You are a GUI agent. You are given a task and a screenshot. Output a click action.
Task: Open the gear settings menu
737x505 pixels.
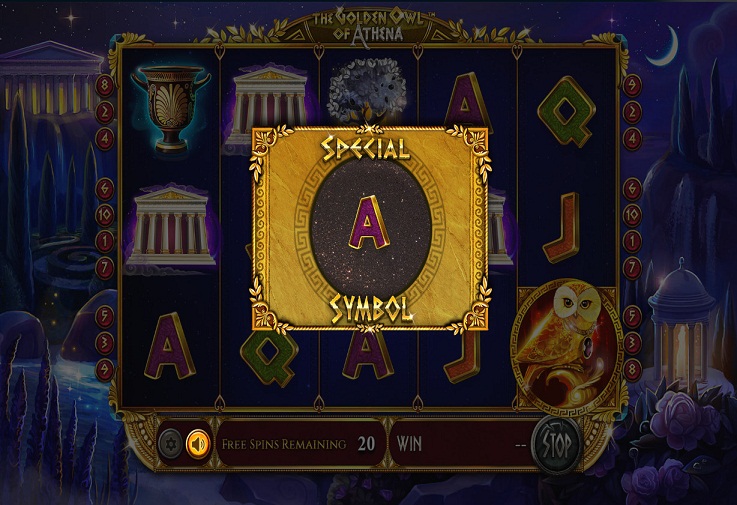(172, 443)
